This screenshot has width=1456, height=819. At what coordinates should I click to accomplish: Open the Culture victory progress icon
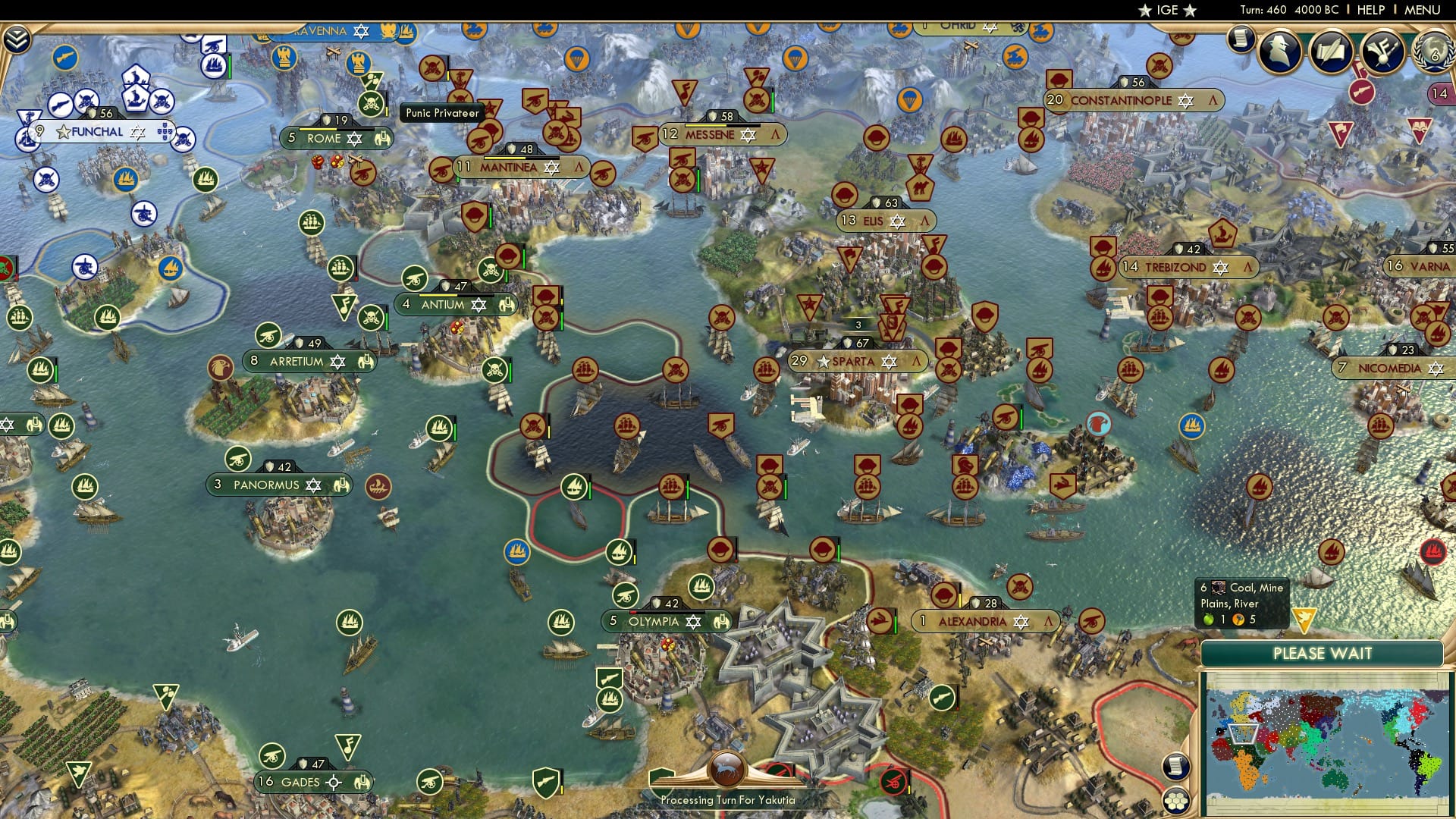click(x=1382, y=53)
